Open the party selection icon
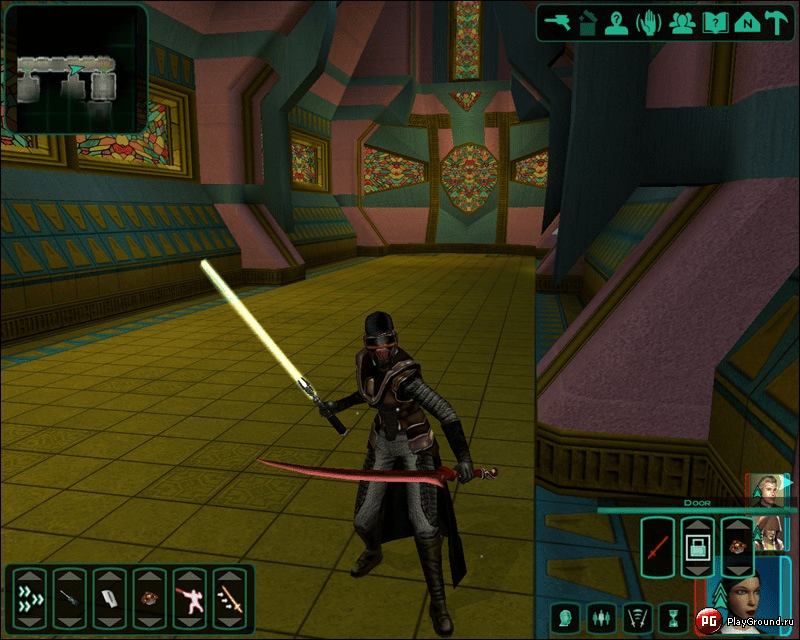Image resolution: width=800 pixels, height=640 pixels. (683, 23)
